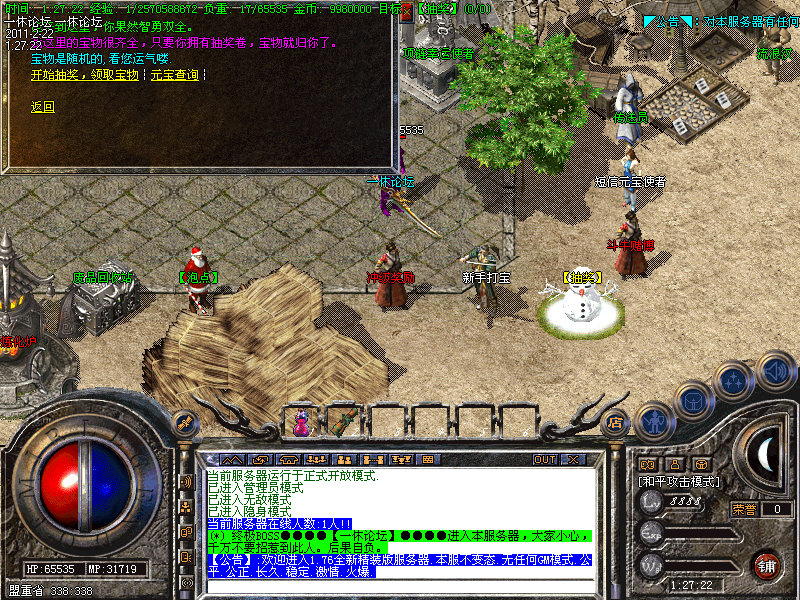800x600 pixels.
Task: Switch the 和平攻击模式 attack mode label
Action: click(679, 481)
